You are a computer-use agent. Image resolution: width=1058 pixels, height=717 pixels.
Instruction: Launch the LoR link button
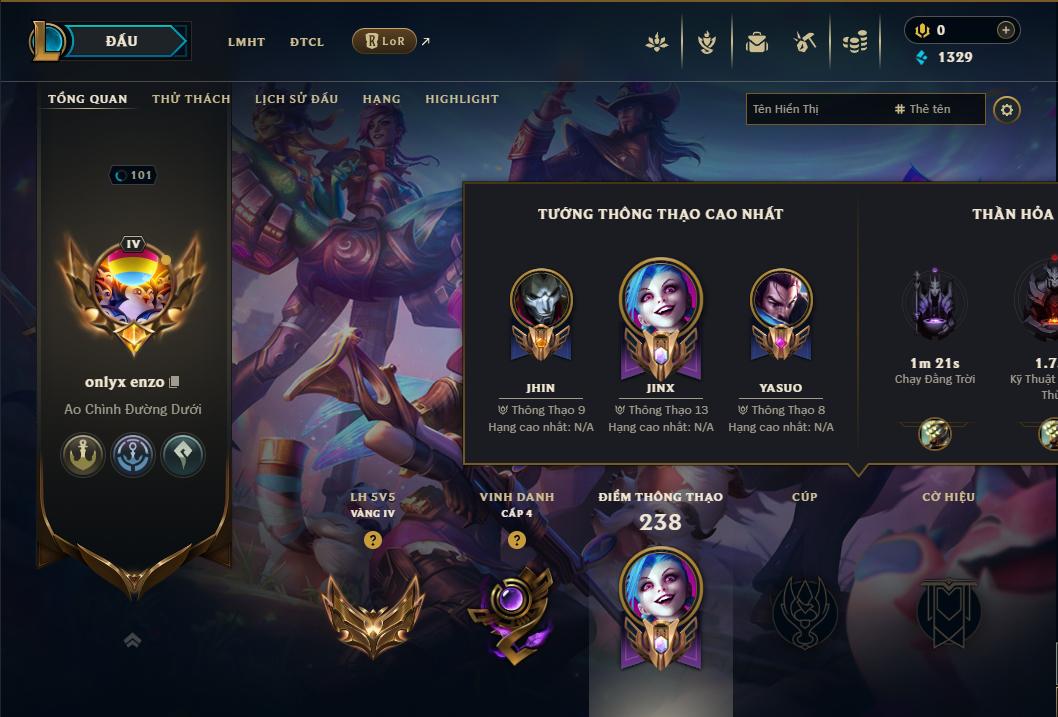click(x=384, y=41)
